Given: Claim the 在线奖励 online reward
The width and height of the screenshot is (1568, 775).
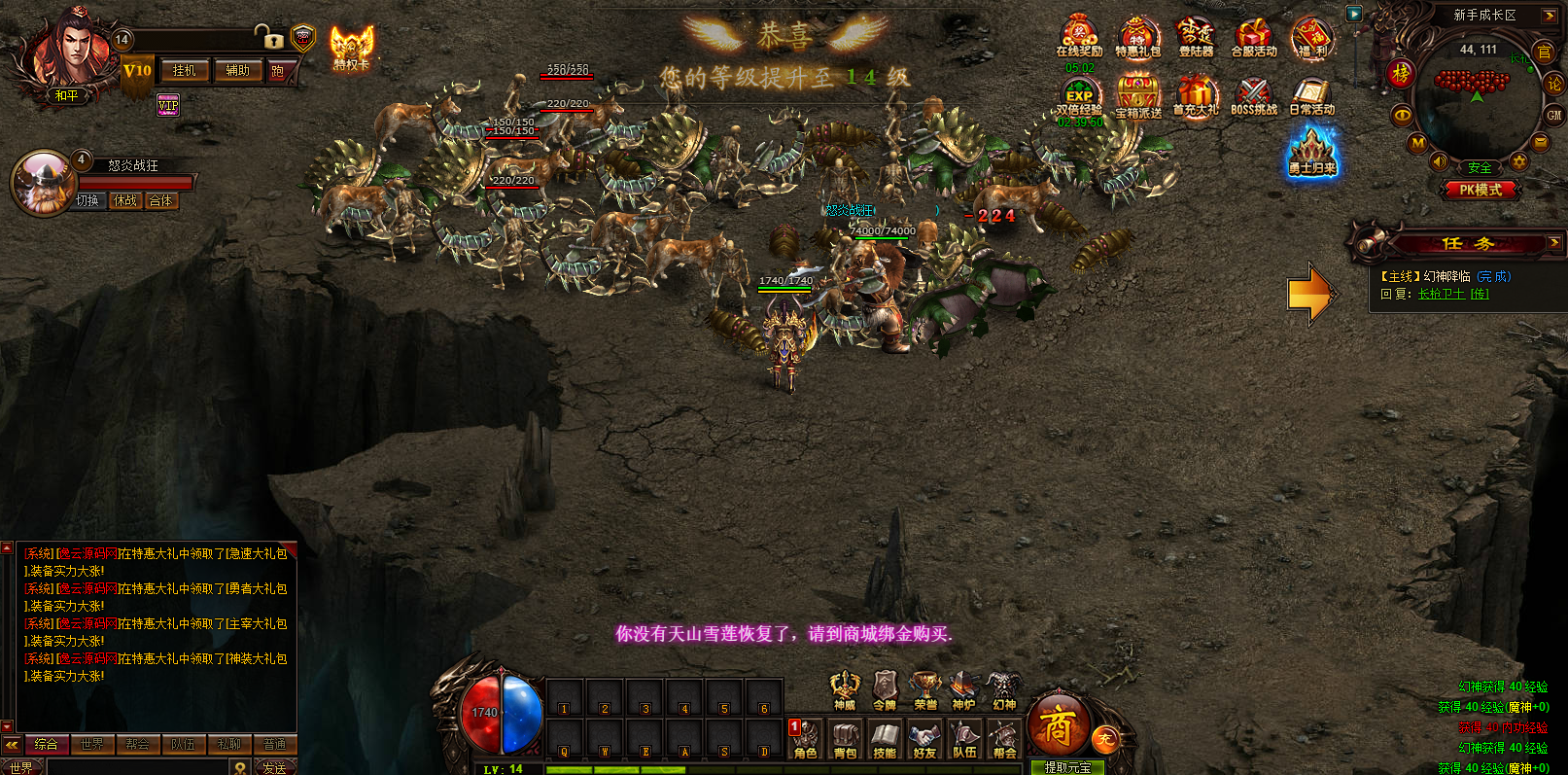Looking at the screenshot, I should coord(1079,37).
